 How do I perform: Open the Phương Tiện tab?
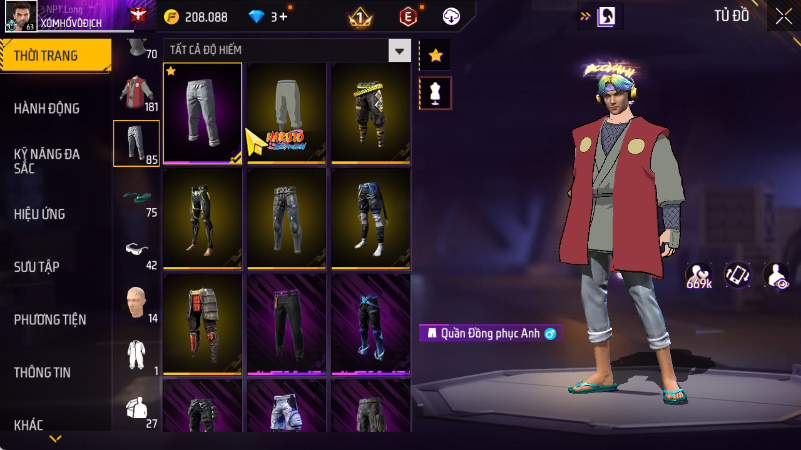(50, 320)
